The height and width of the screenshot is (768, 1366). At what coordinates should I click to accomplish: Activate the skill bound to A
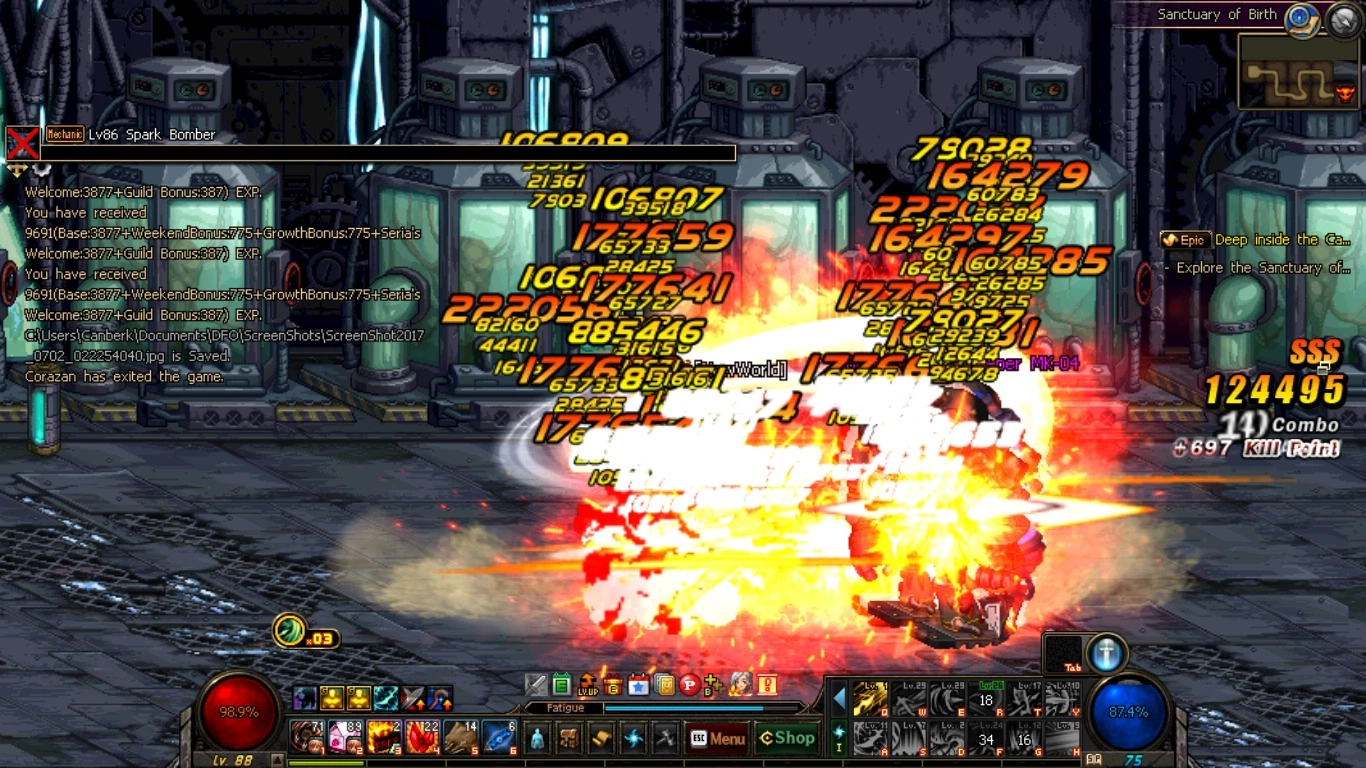[x=869, y=738]
